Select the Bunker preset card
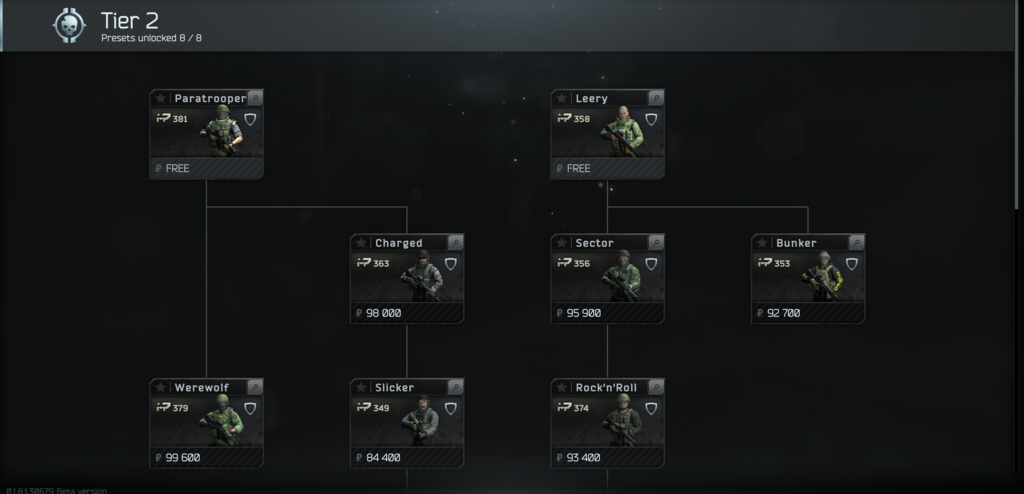Viewport: 1024px width, 494px height. point(808,279)
